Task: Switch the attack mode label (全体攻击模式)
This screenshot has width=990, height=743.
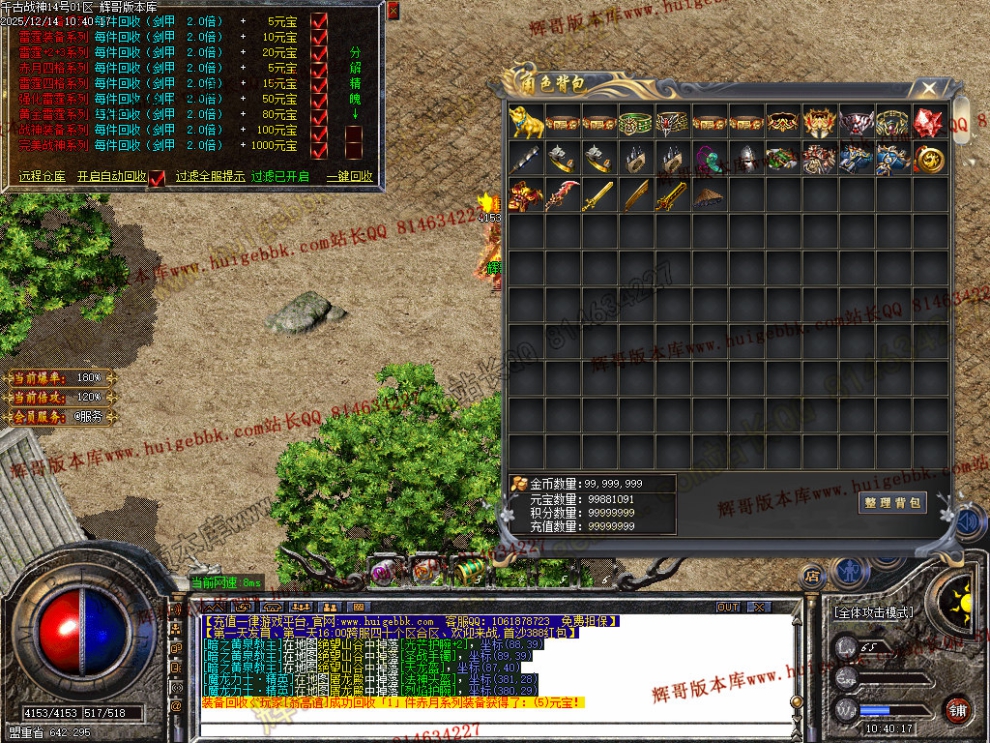Action: [872, 611]
